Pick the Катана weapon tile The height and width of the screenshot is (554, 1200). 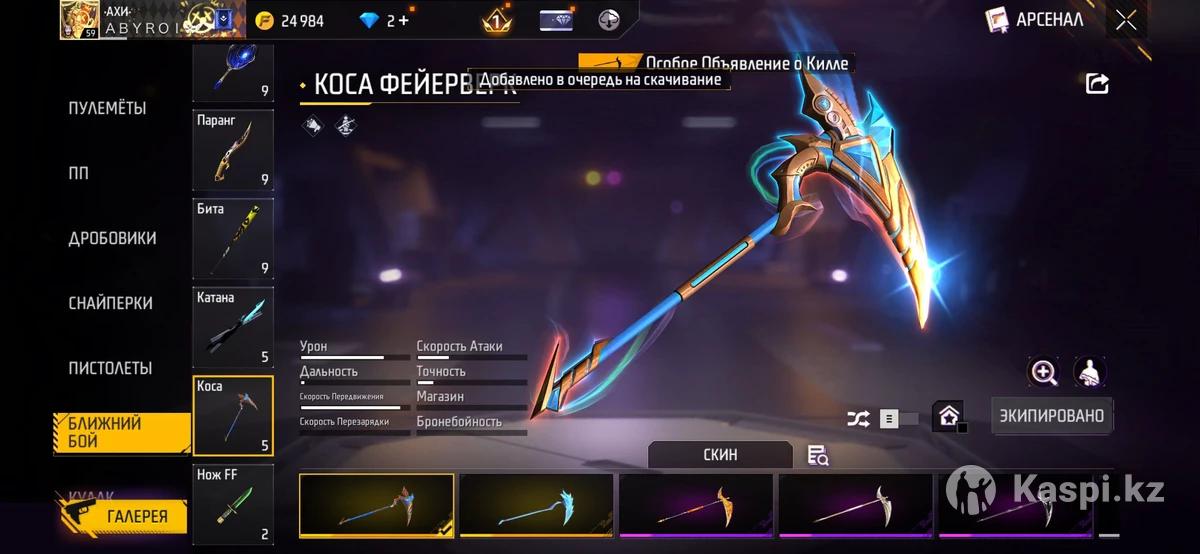pos(233,326)
